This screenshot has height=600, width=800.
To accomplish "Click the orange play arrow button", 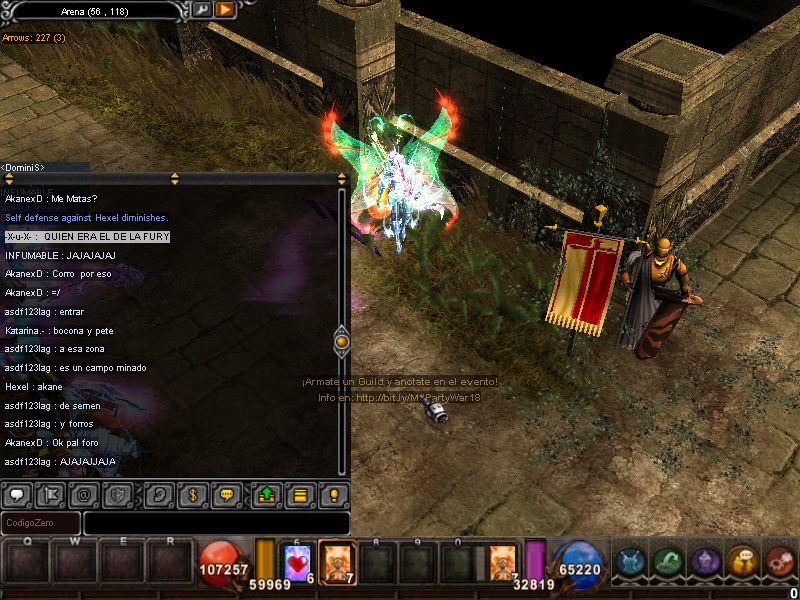I will (225, 9).
